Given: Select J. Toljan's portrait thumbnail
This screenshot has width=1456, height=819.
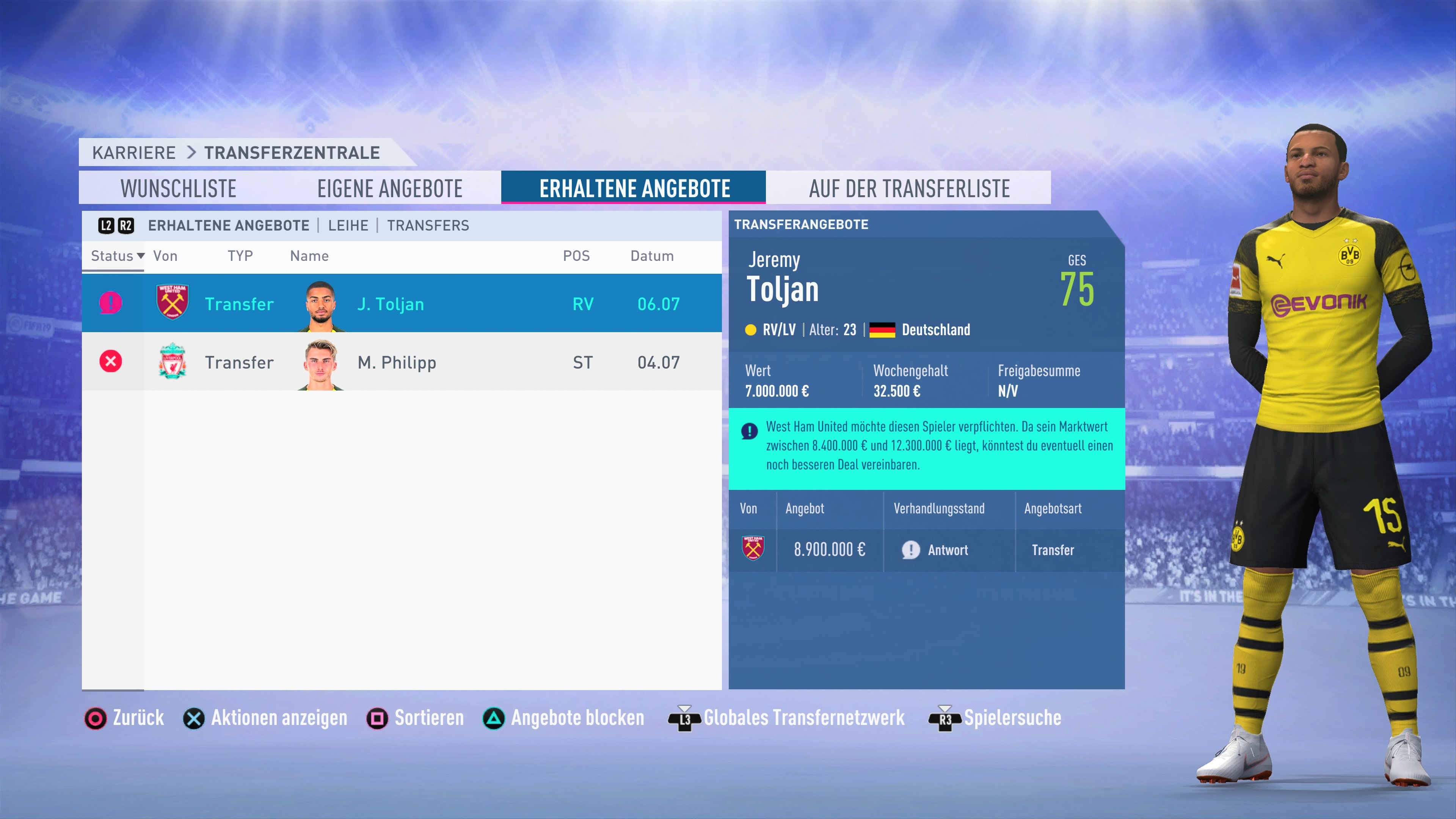Looking at the screenshot, I should click(x=320, y=303).
